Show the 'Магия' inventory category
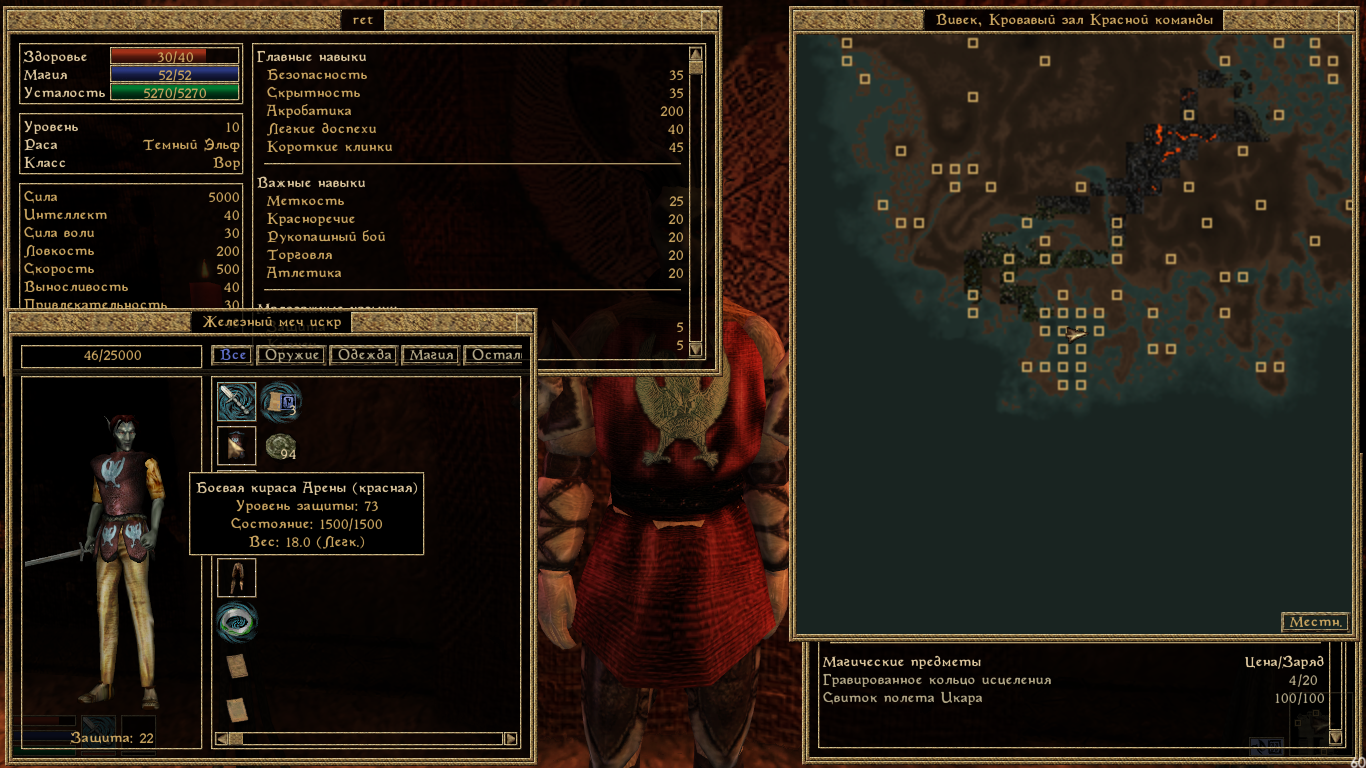The width and height of the screenshot is (1366, 768). click(x=433, y=356)
